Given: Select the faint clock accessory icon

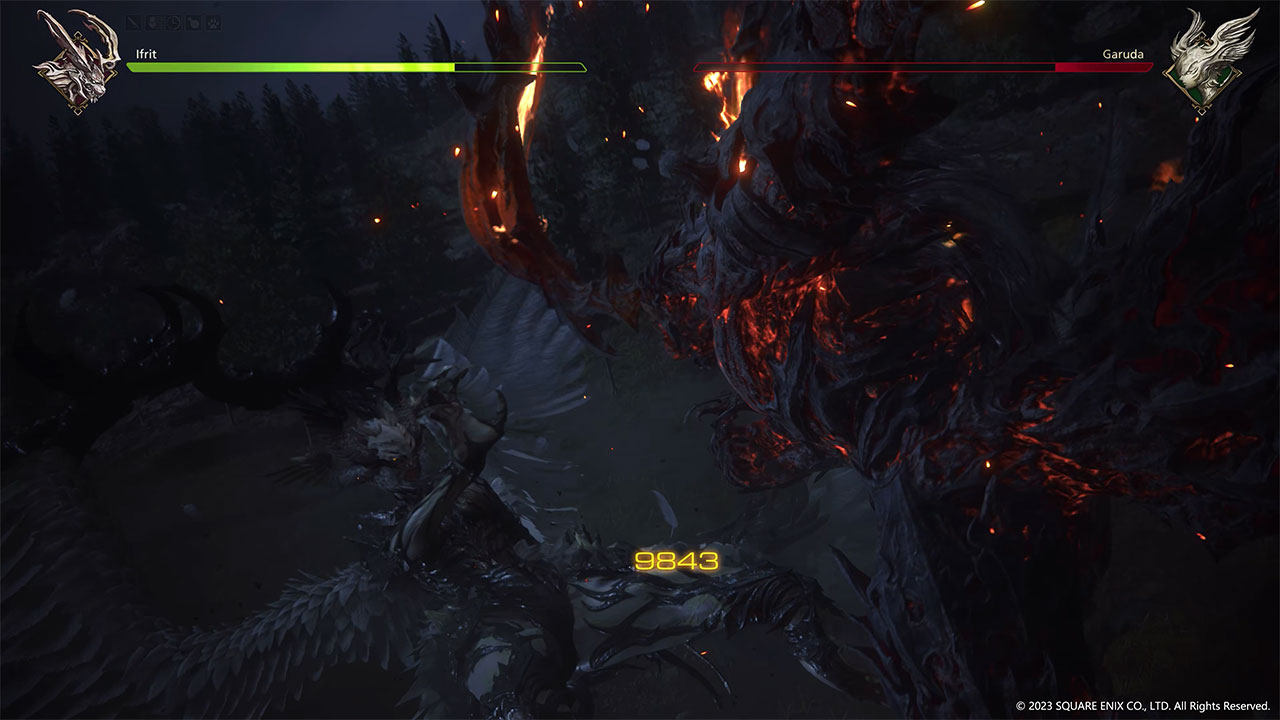Looking at the screenshot, I should (174, 22).
